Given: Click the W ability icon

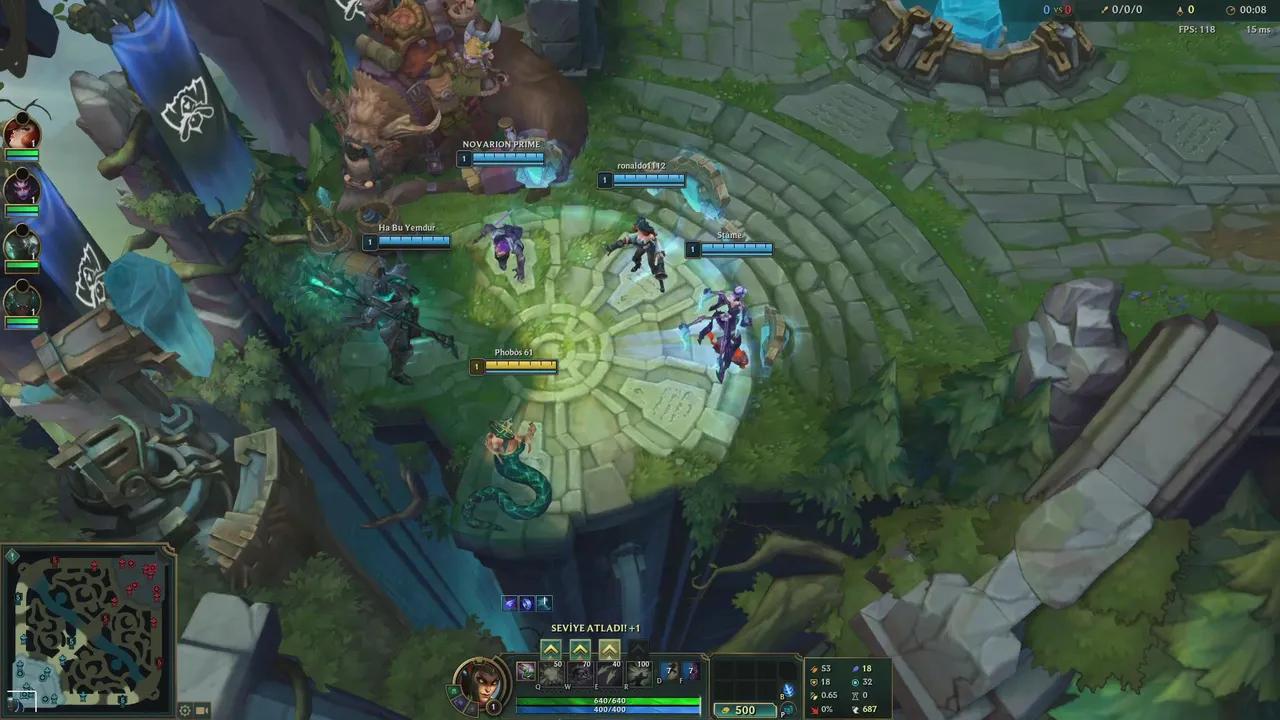Looking at the screenshot, I should (x=581, y=674).
